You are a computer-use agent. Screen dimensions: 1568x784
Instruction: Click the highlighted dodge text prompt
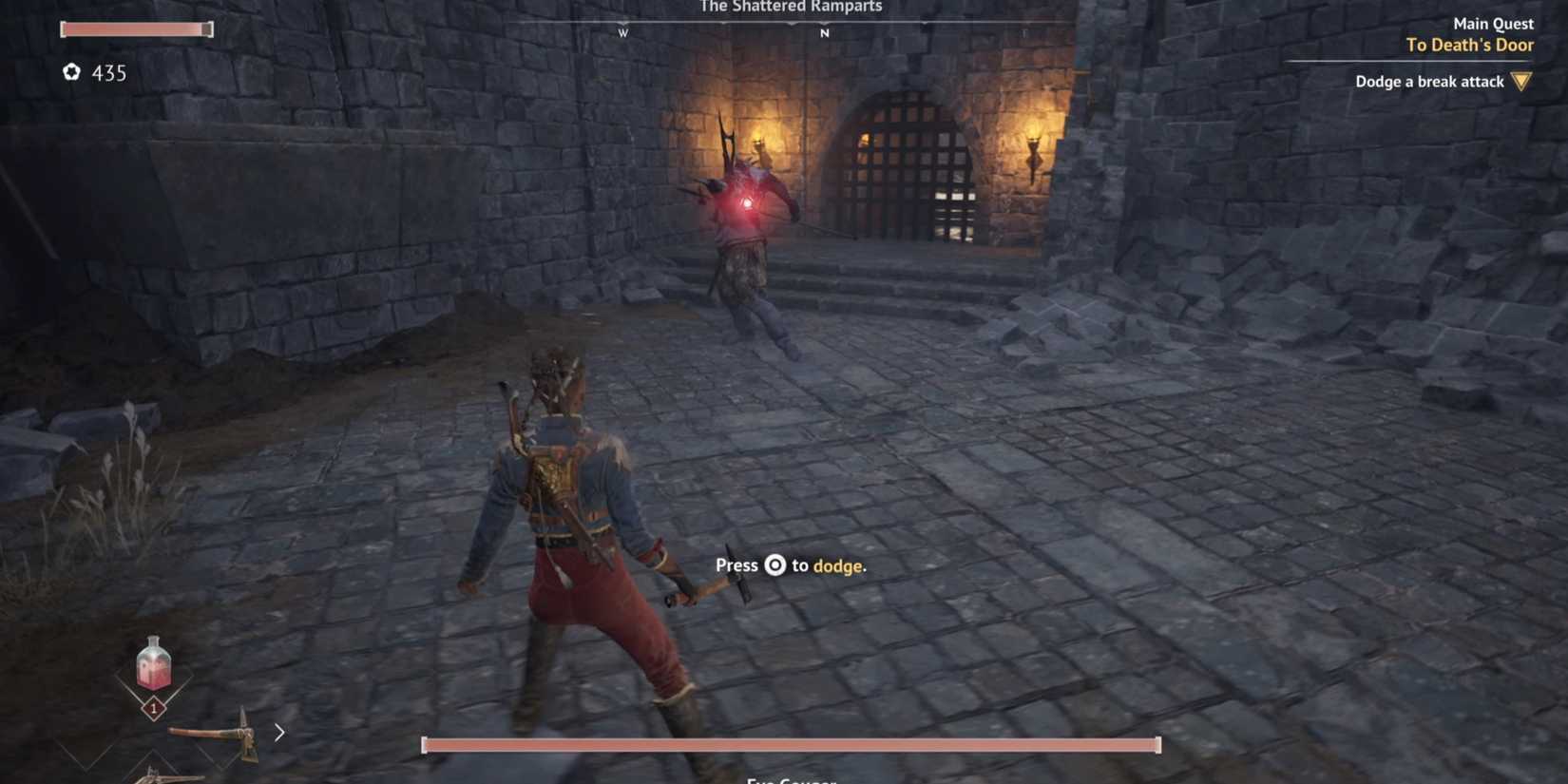(x=840, y=565)
